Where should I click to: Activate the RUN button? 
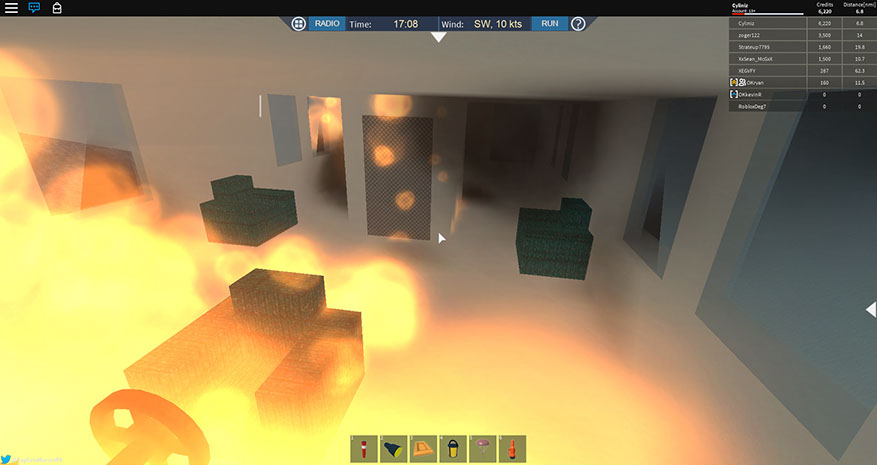(x=549, y=23)
